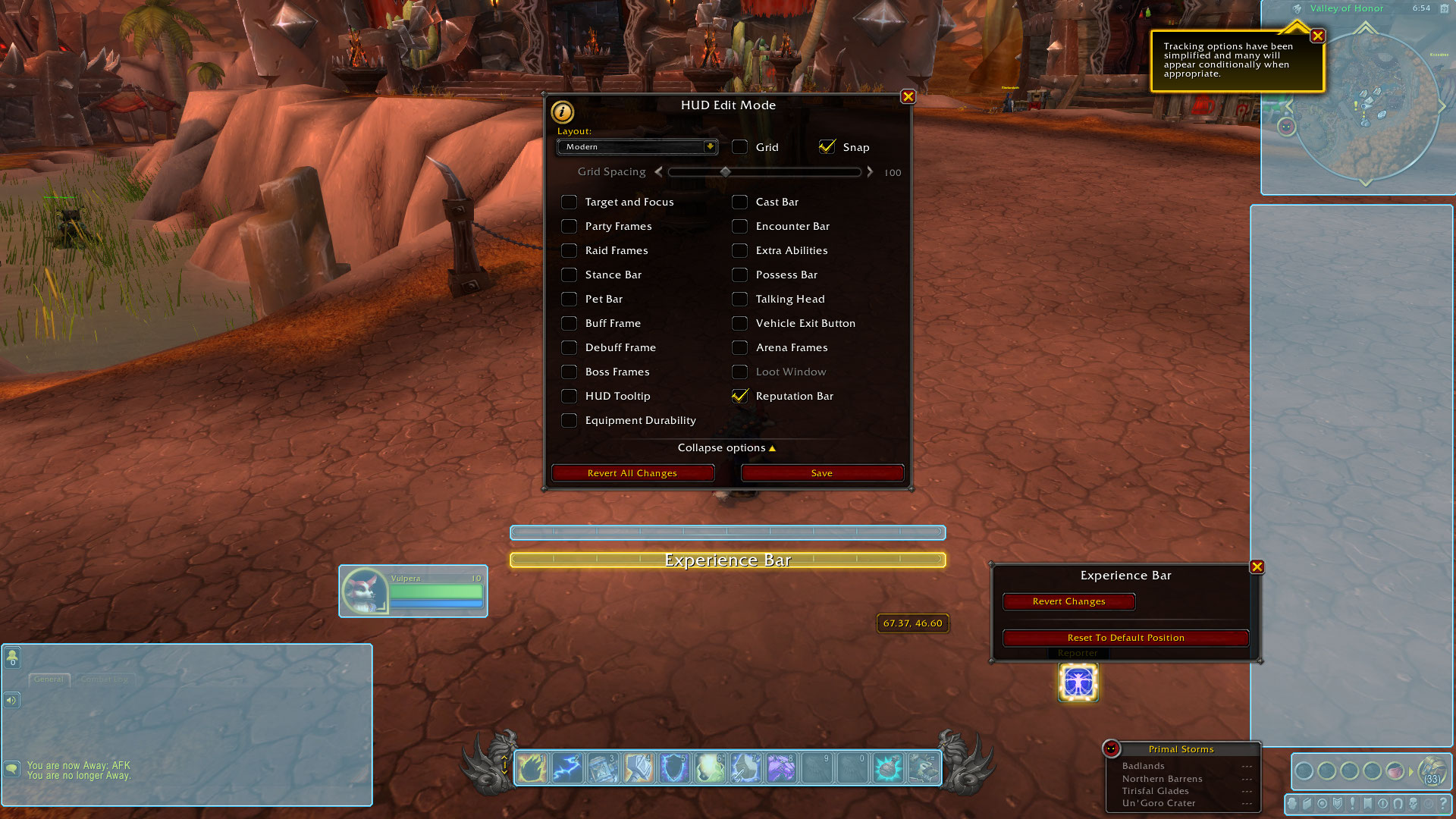The height and width of the screenshot is (819, 1456).
Task: Click Revert All Changes button
Action: pyautogui.click(x=632, y=473)
